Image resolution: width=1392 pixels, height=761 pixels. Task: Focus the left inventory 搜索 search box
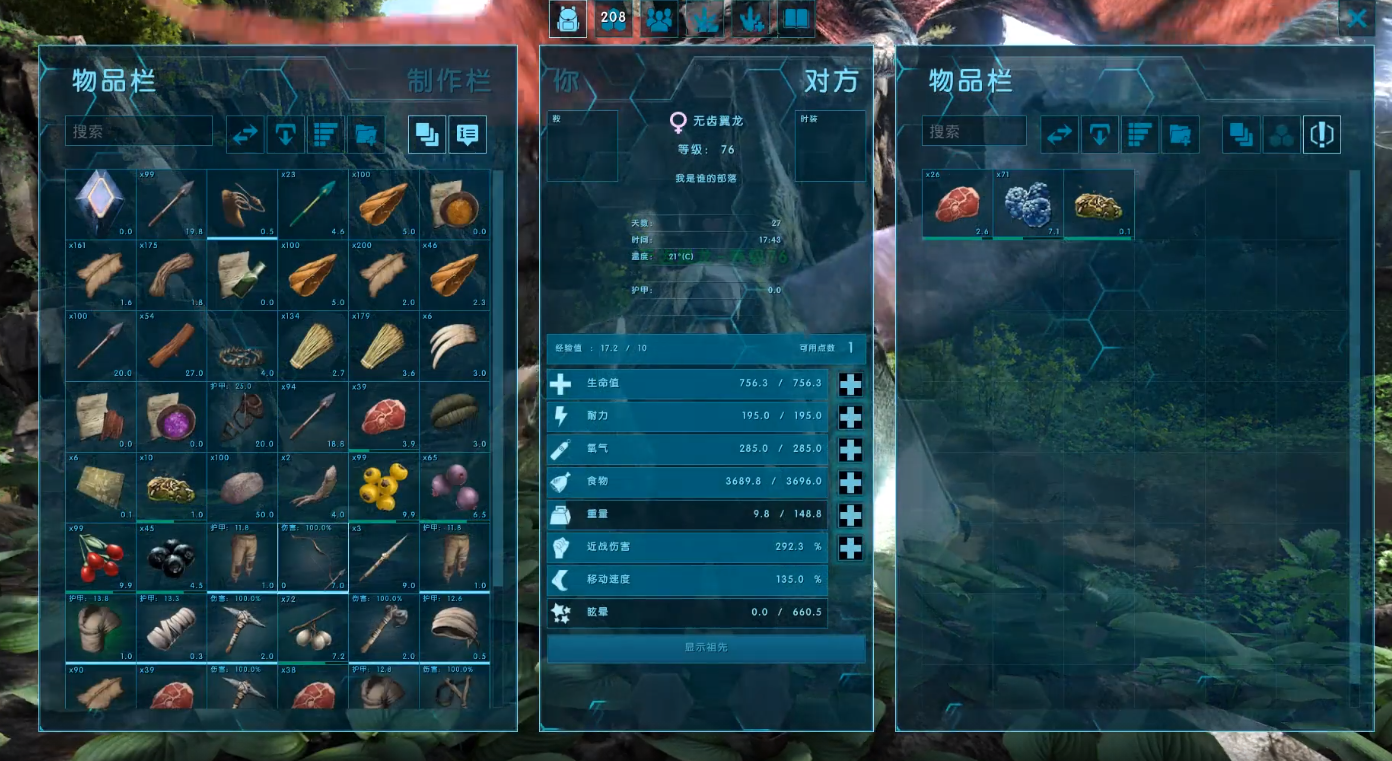(x=139, y=131)
